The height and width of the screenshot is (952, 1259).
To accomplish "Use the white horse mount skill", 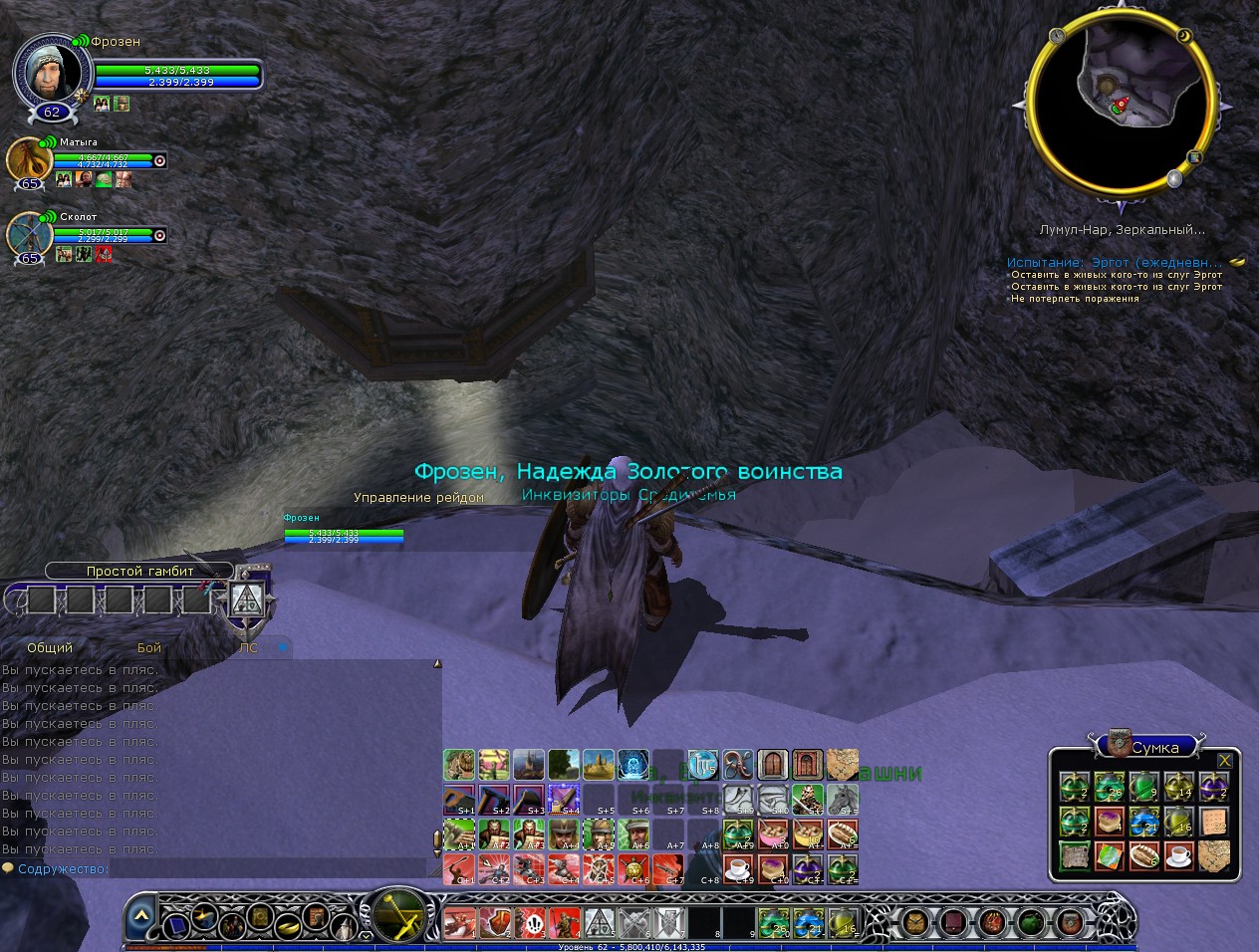I will 843,799.
